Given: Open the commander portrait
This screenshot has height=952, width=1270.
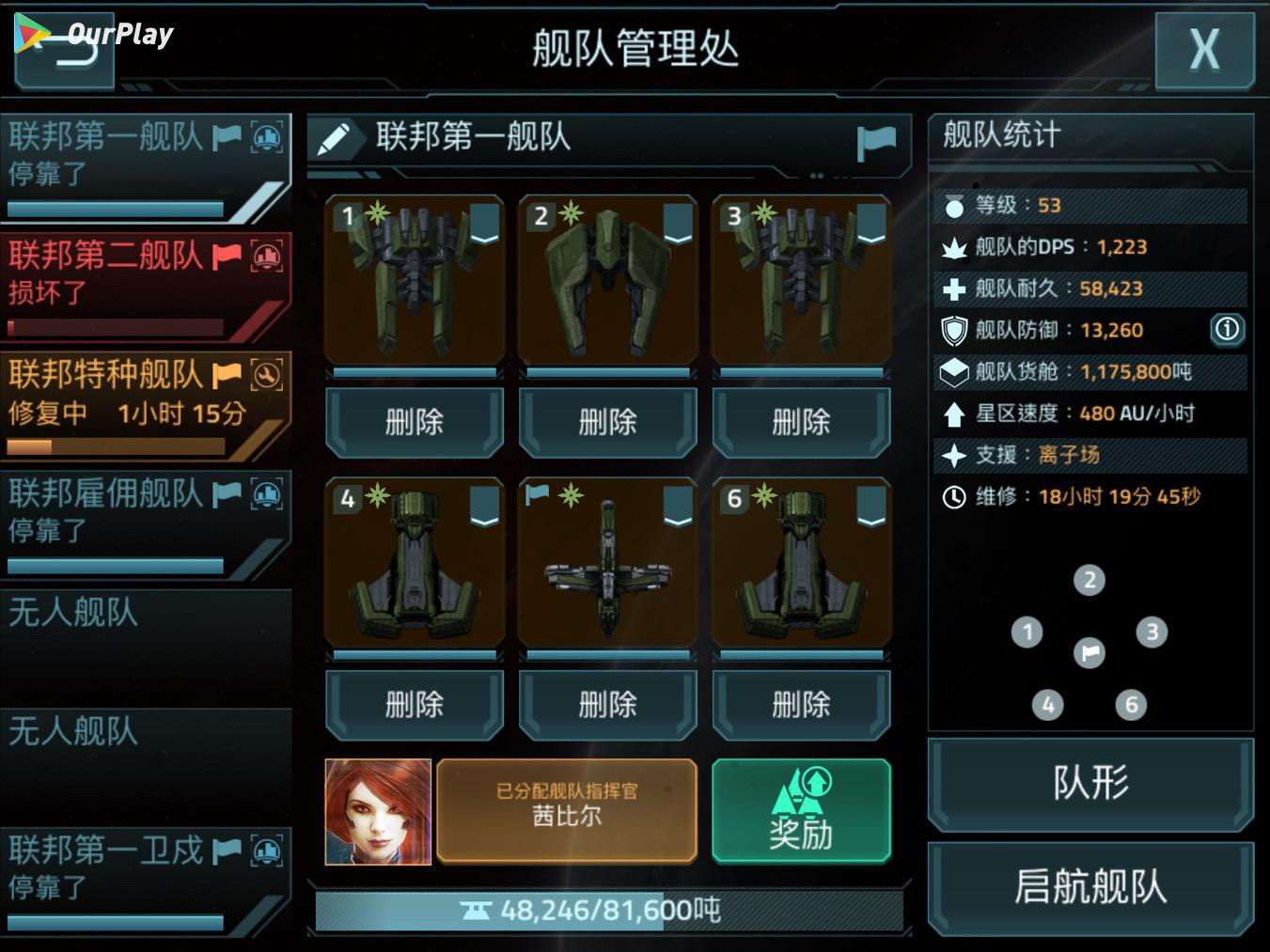Looking at the screenshot, I should 378,812.
